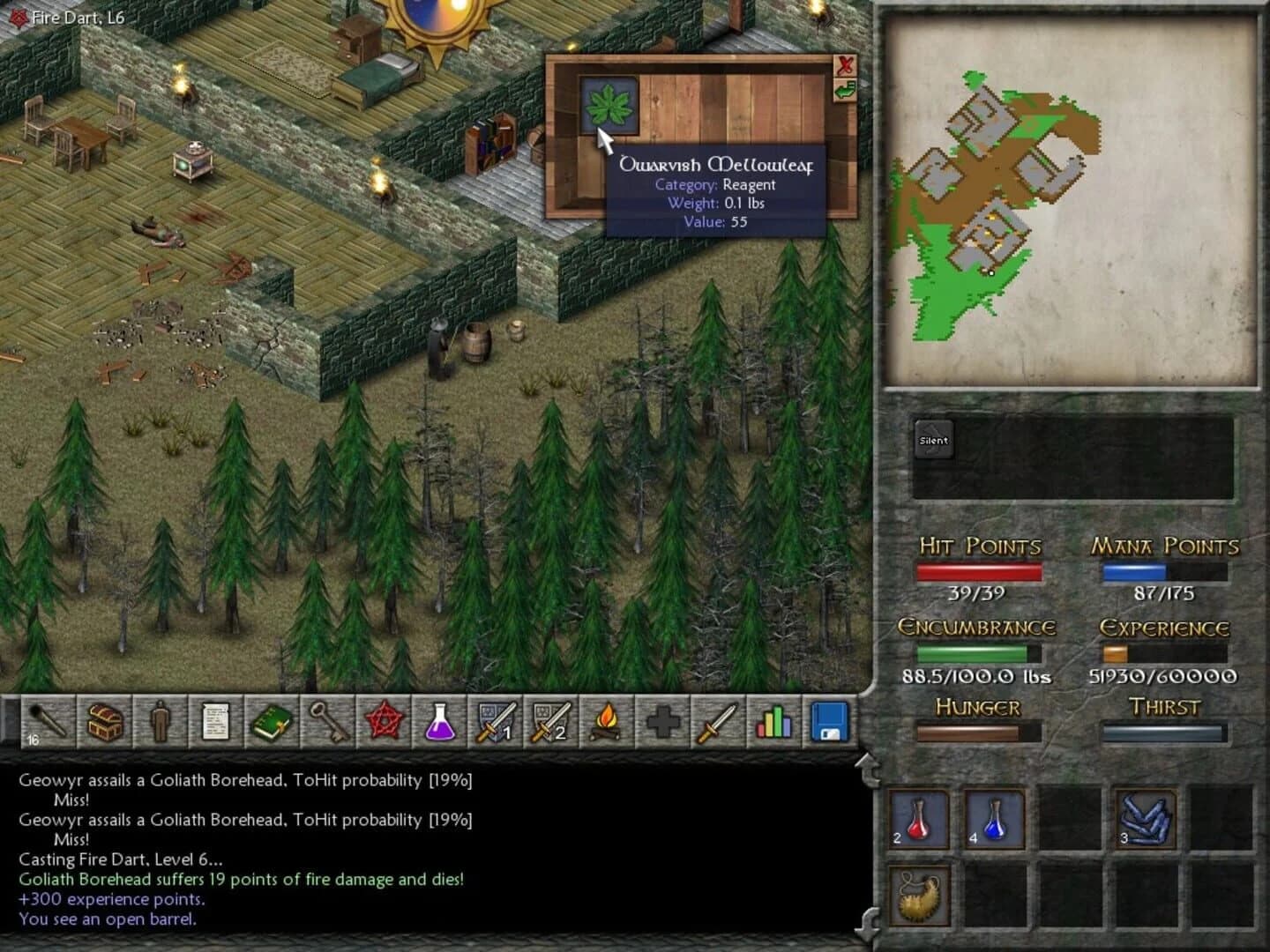
Task: Open the parchment journal icon
Action: (x=215, y=722)
